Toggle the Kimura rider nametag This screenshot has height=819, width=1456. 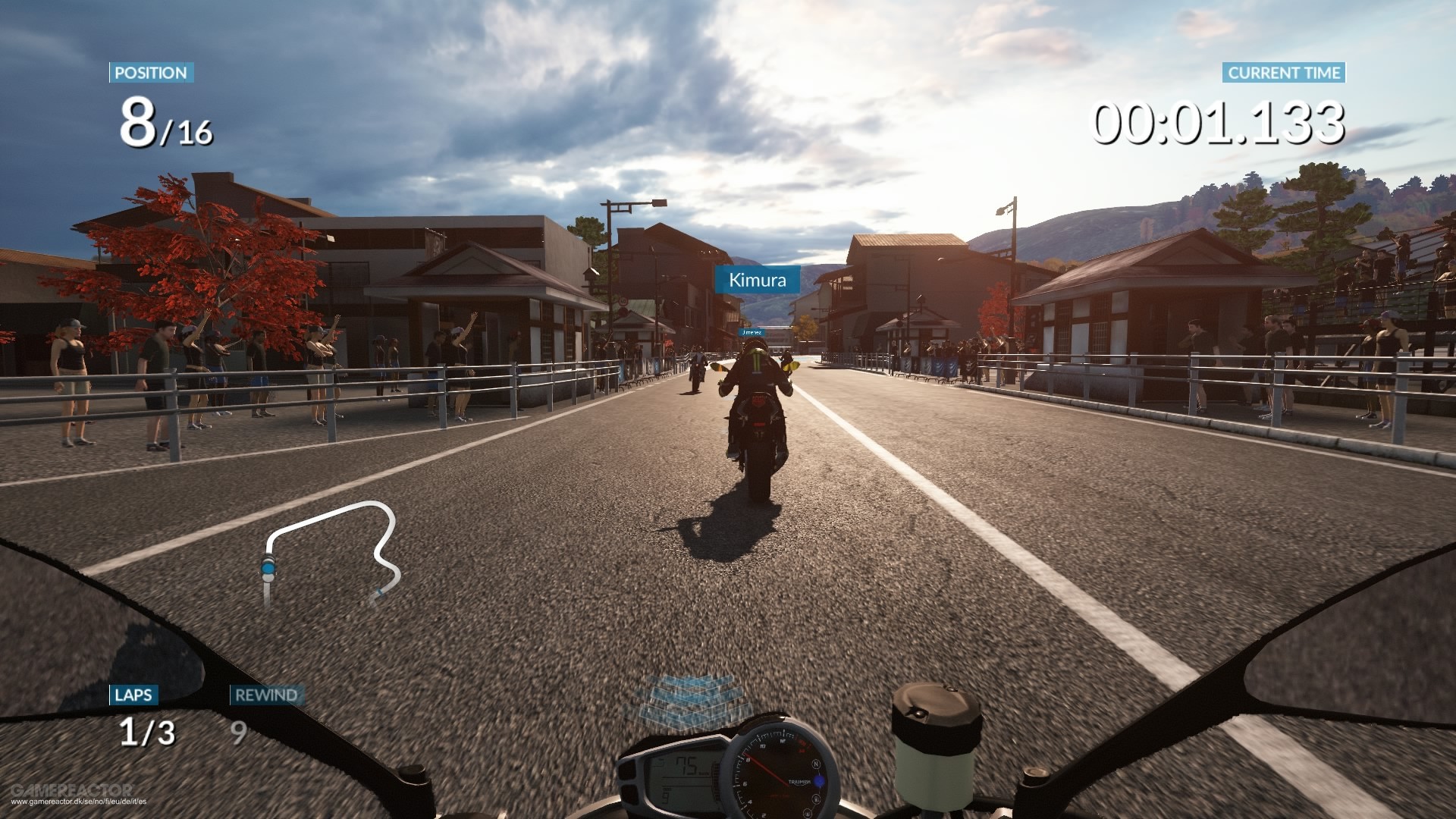(757, 280)
